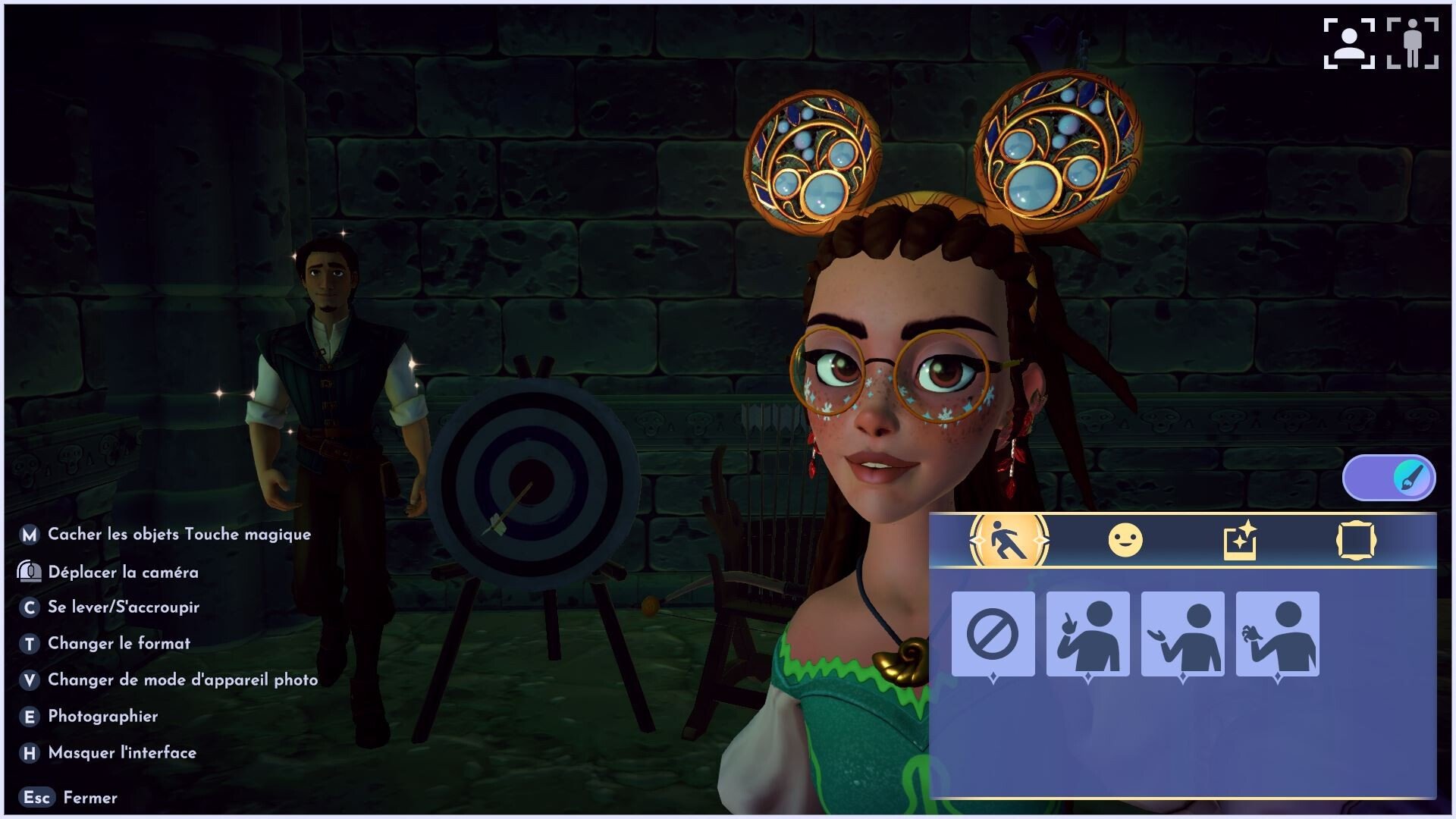1456x819 pixels.
Task: Click 'Masquer l'interface' to hide UI
Action: 121,753
